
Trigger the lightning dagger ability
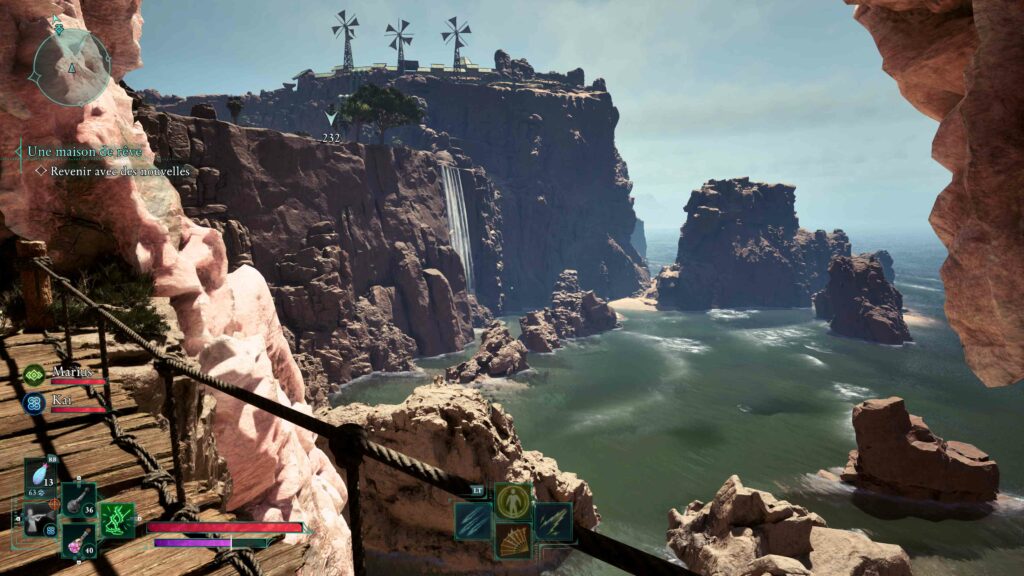pos(553,521)
